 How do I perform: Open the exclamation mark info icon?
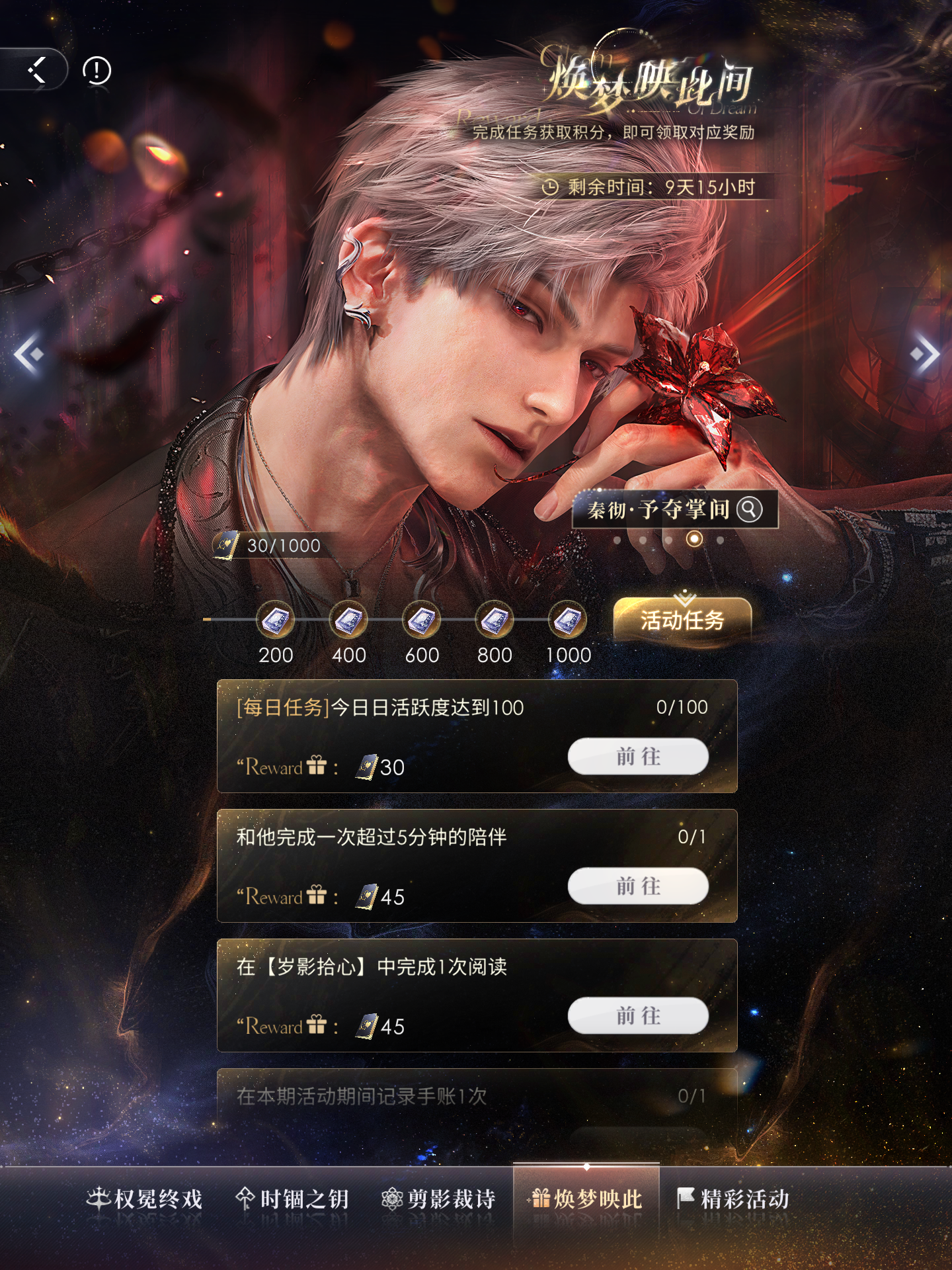pos(97,70)
